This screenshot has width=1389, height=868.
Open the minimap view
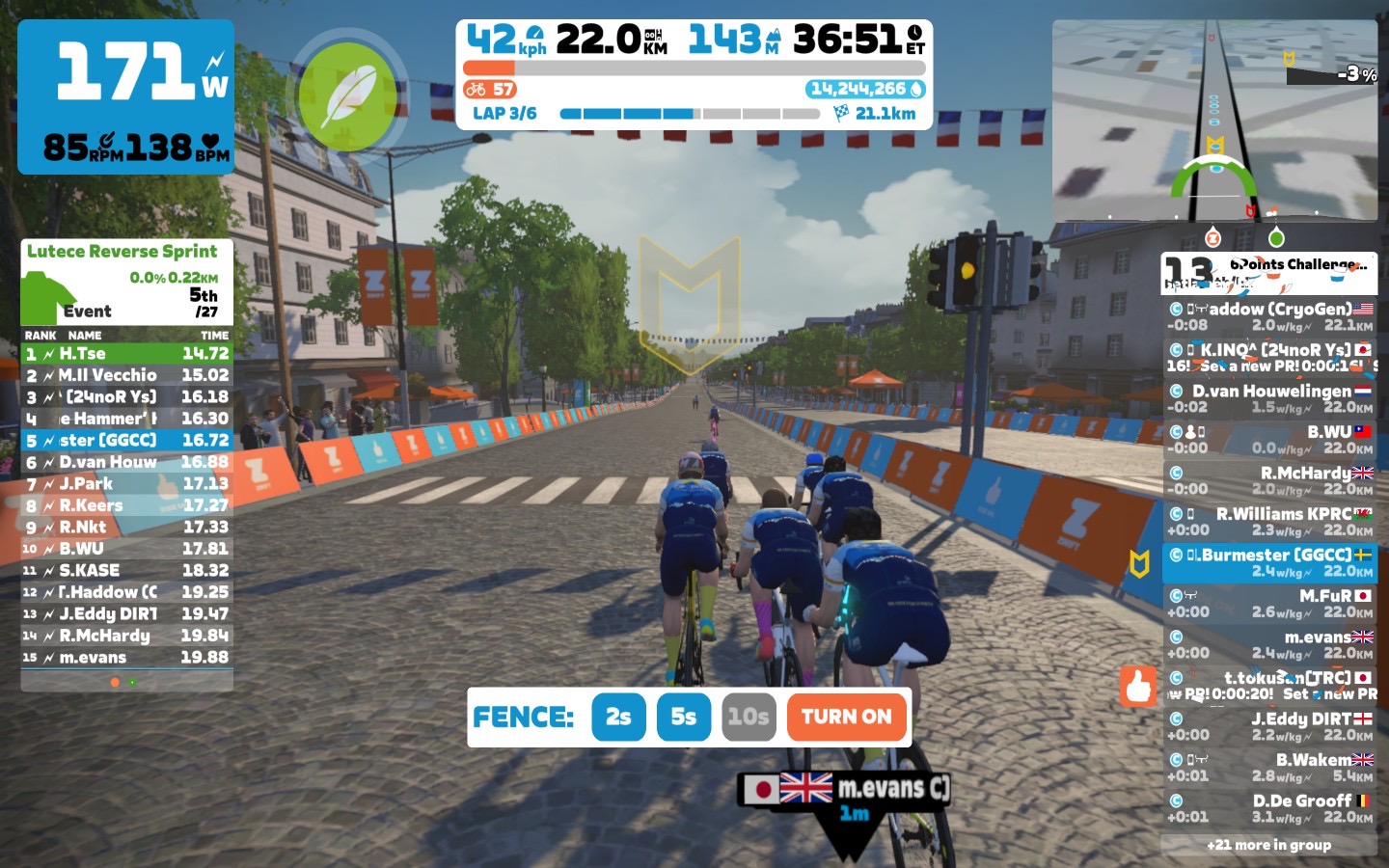(1214, 121)
